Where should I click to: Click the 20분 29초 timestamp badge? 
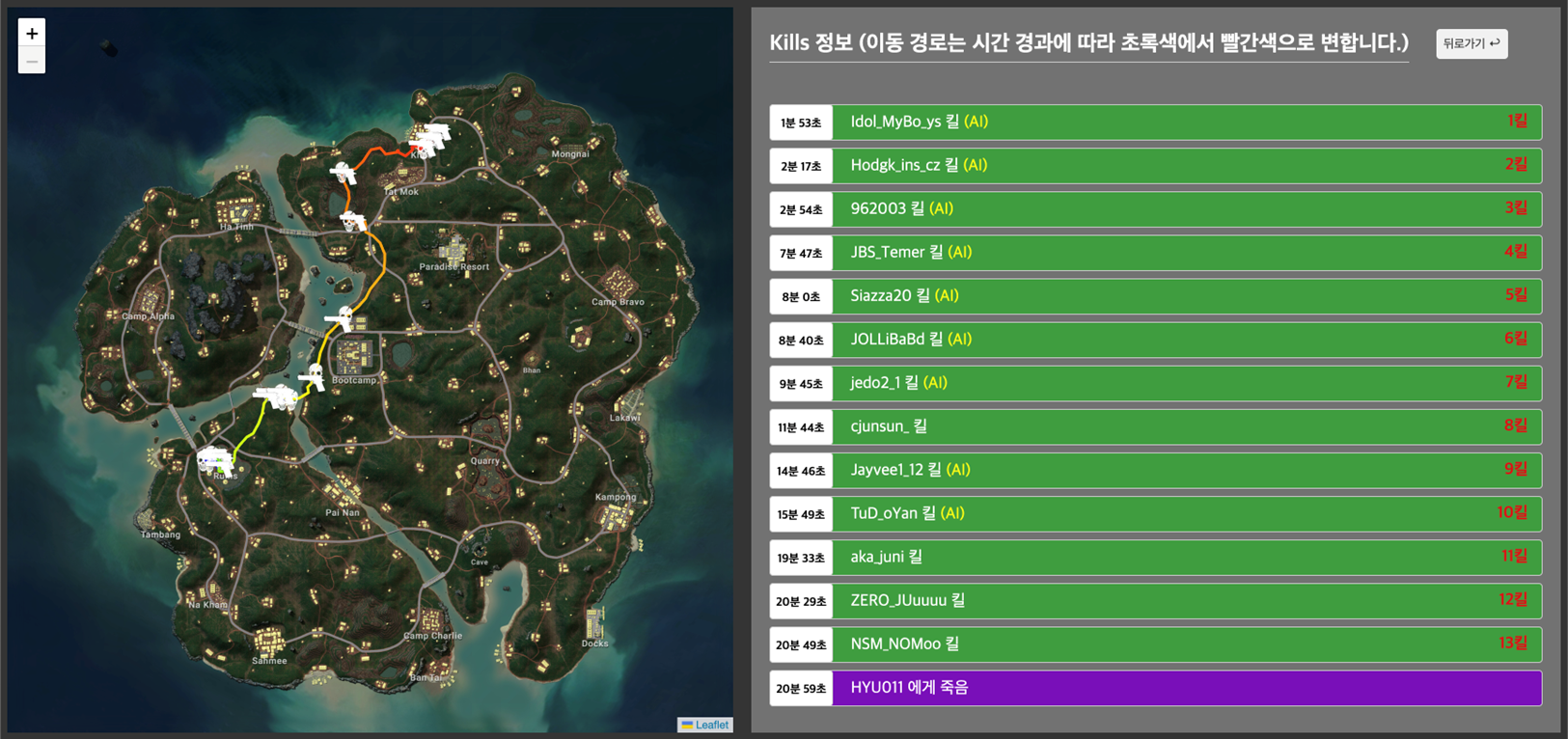[801, 600]
